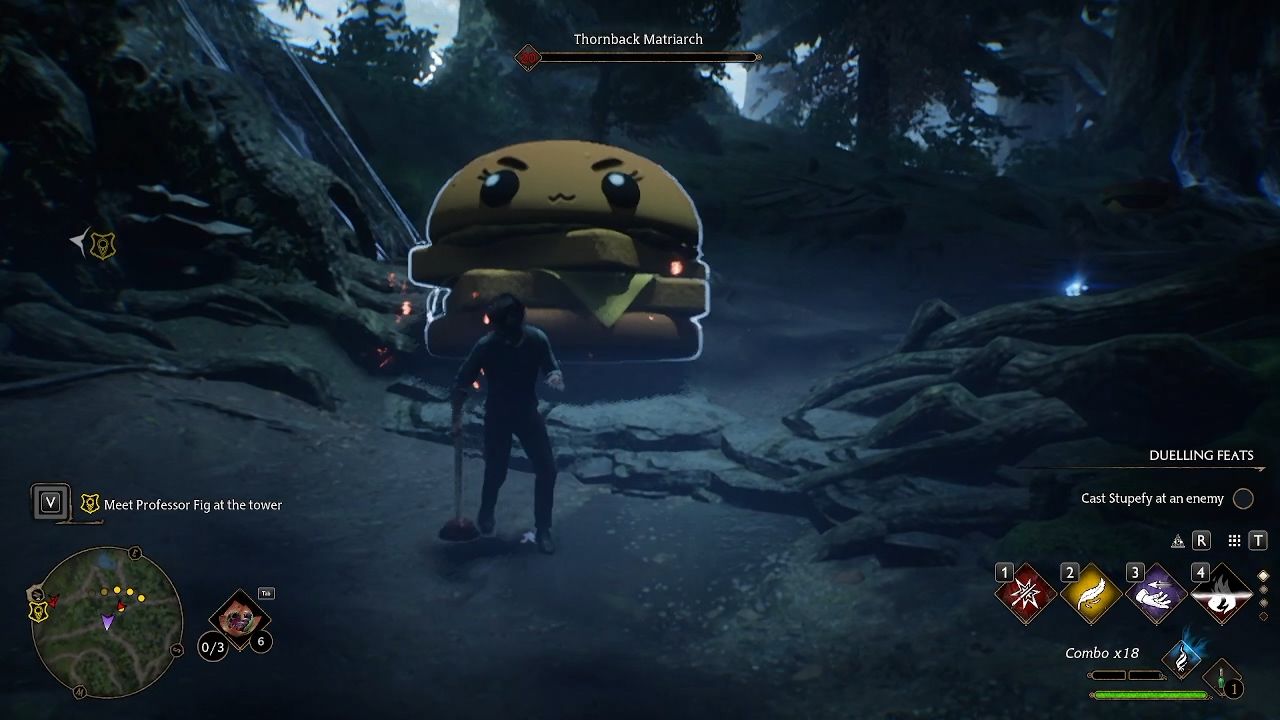This screenshot has width=1280, height=720.
Task: Open the spell grid icon beside T
Action: pyautogui.click(x=1234, y=541)
